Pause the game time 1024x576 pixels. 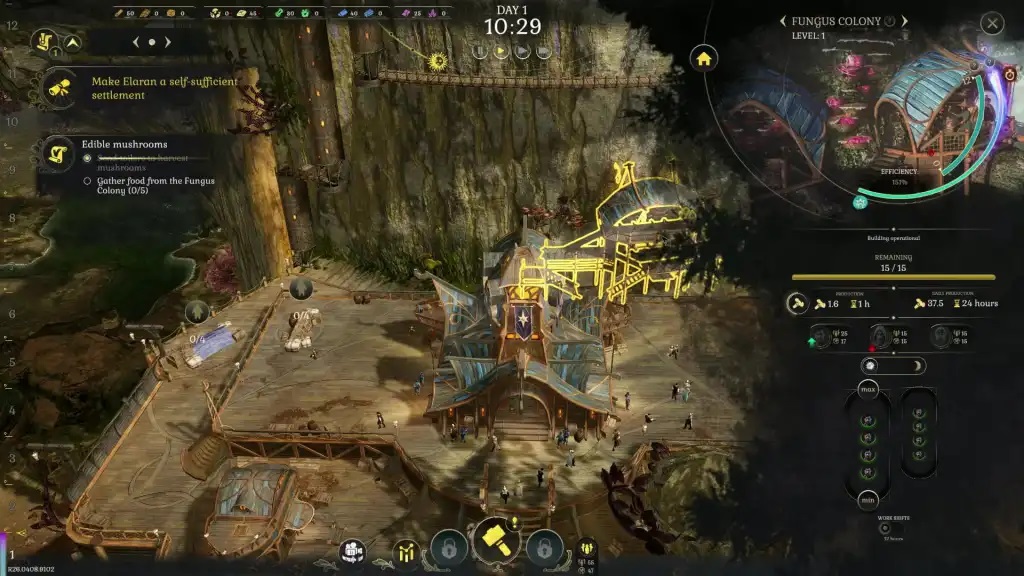coord(479,51)
